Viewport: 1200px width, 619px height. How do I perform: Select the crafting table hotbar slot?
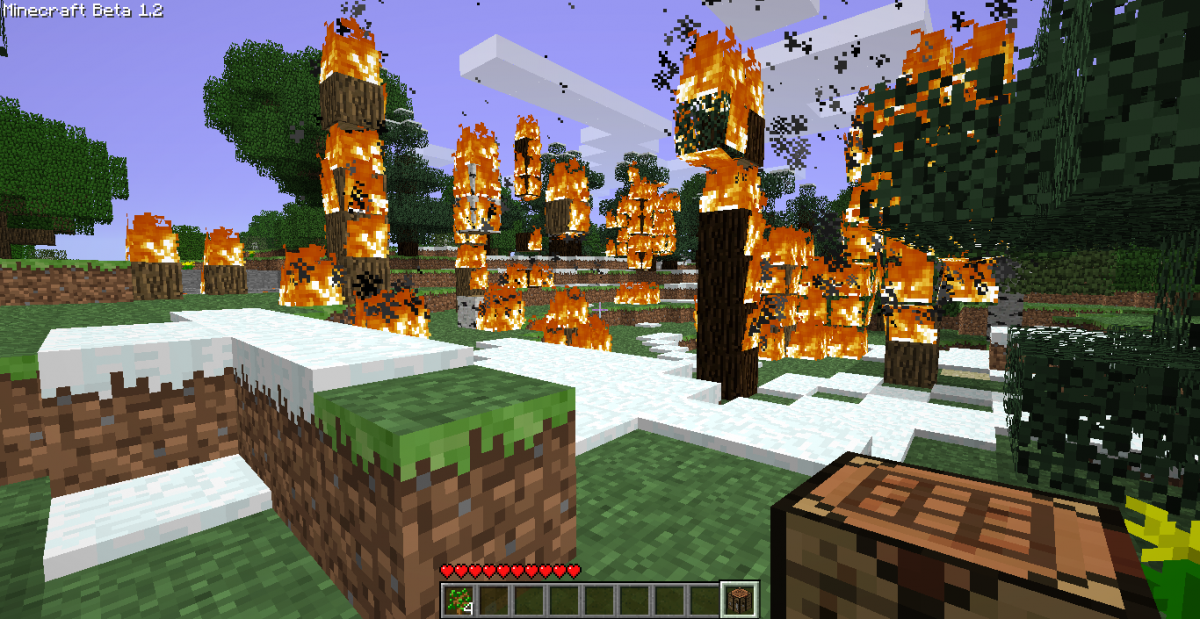739,600
